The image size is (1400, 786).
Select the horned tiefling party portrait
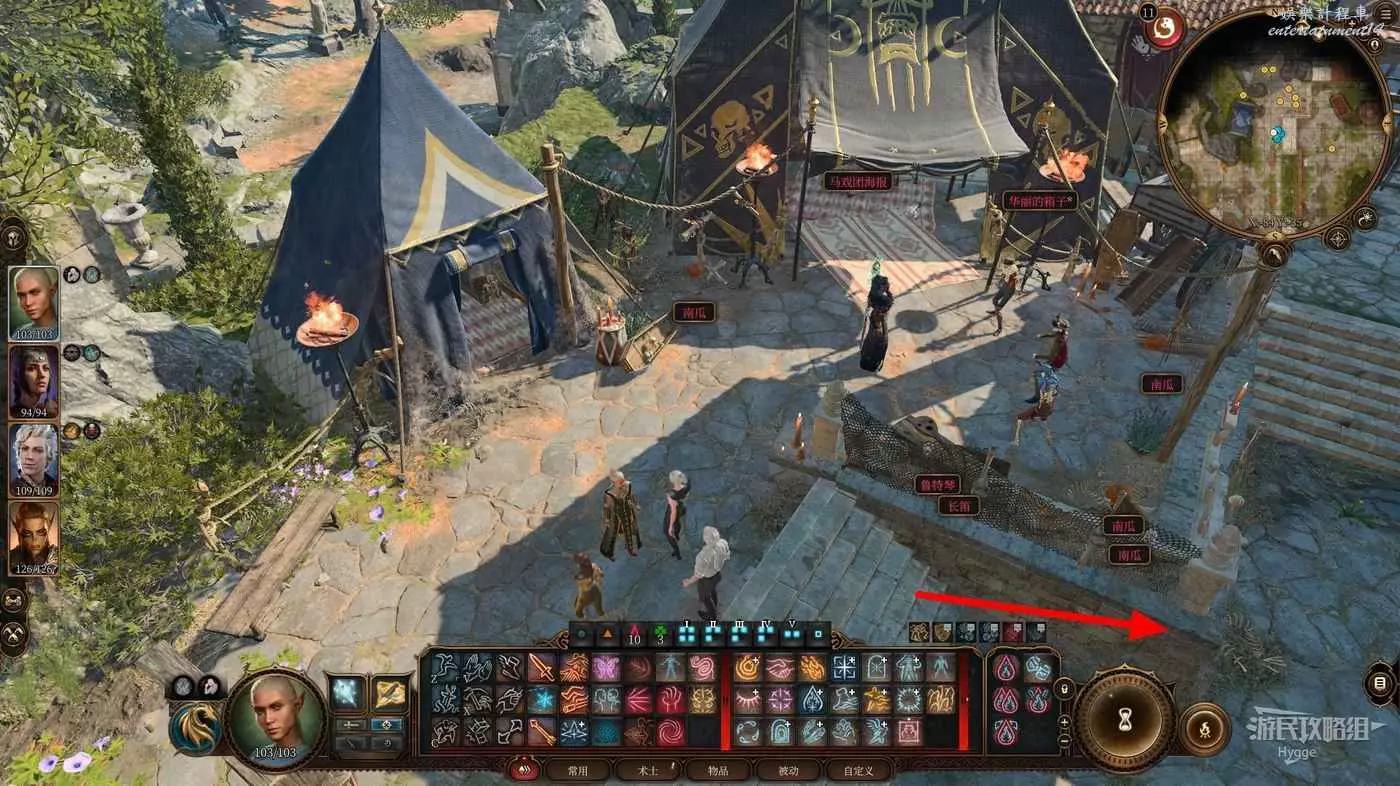pyautogui.click(x=35, y=538)
